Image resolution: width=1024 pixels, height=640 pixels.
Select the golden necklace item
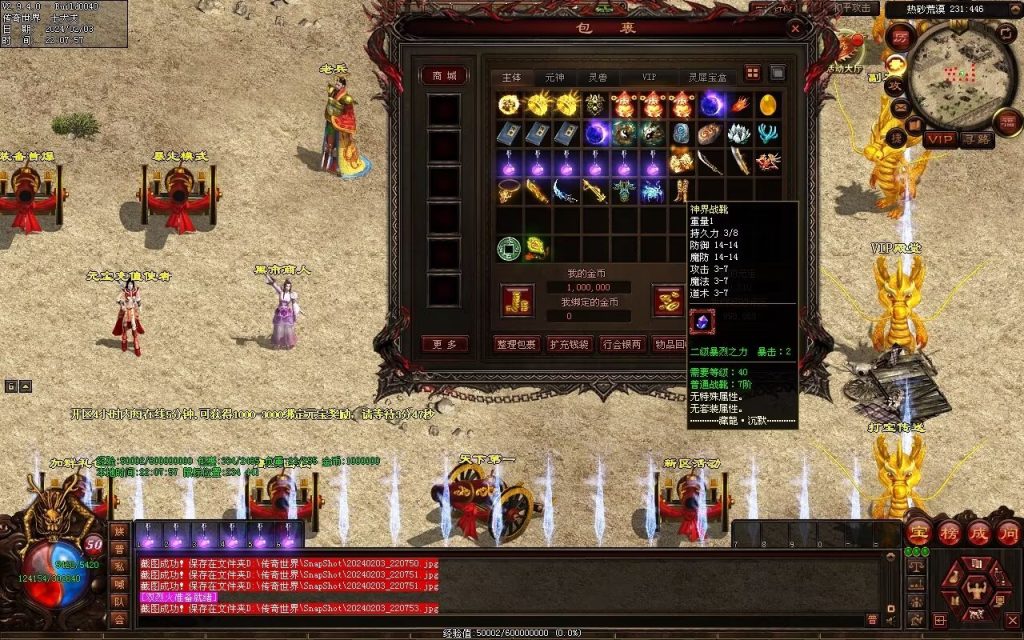pos(509,190)
